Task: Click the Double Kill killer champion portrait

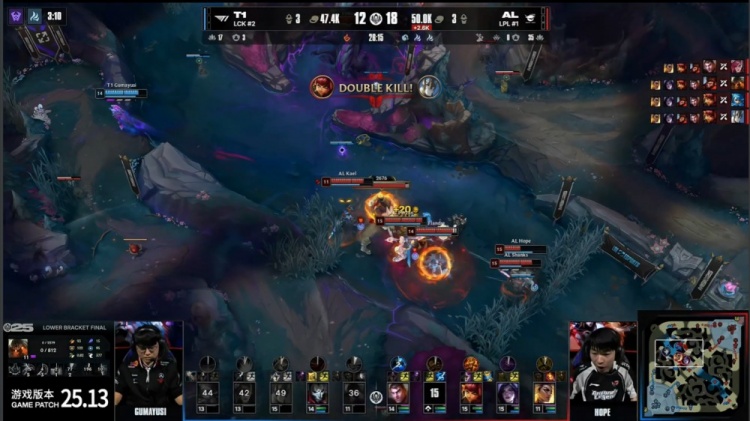Action: click(322, 87)
